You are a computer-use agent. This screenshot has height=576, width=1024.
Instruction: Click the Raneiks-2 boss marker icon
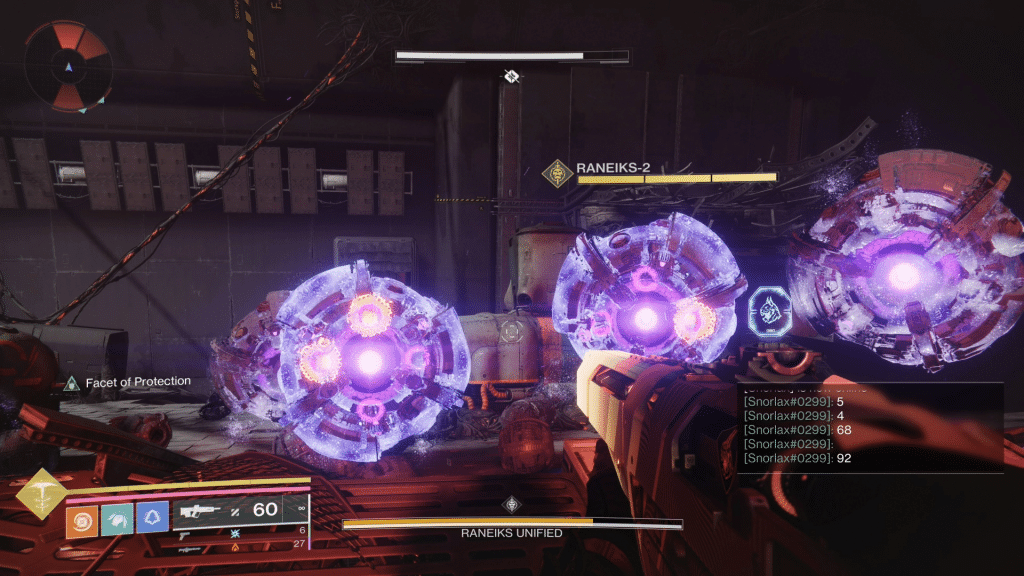(557, 173)
